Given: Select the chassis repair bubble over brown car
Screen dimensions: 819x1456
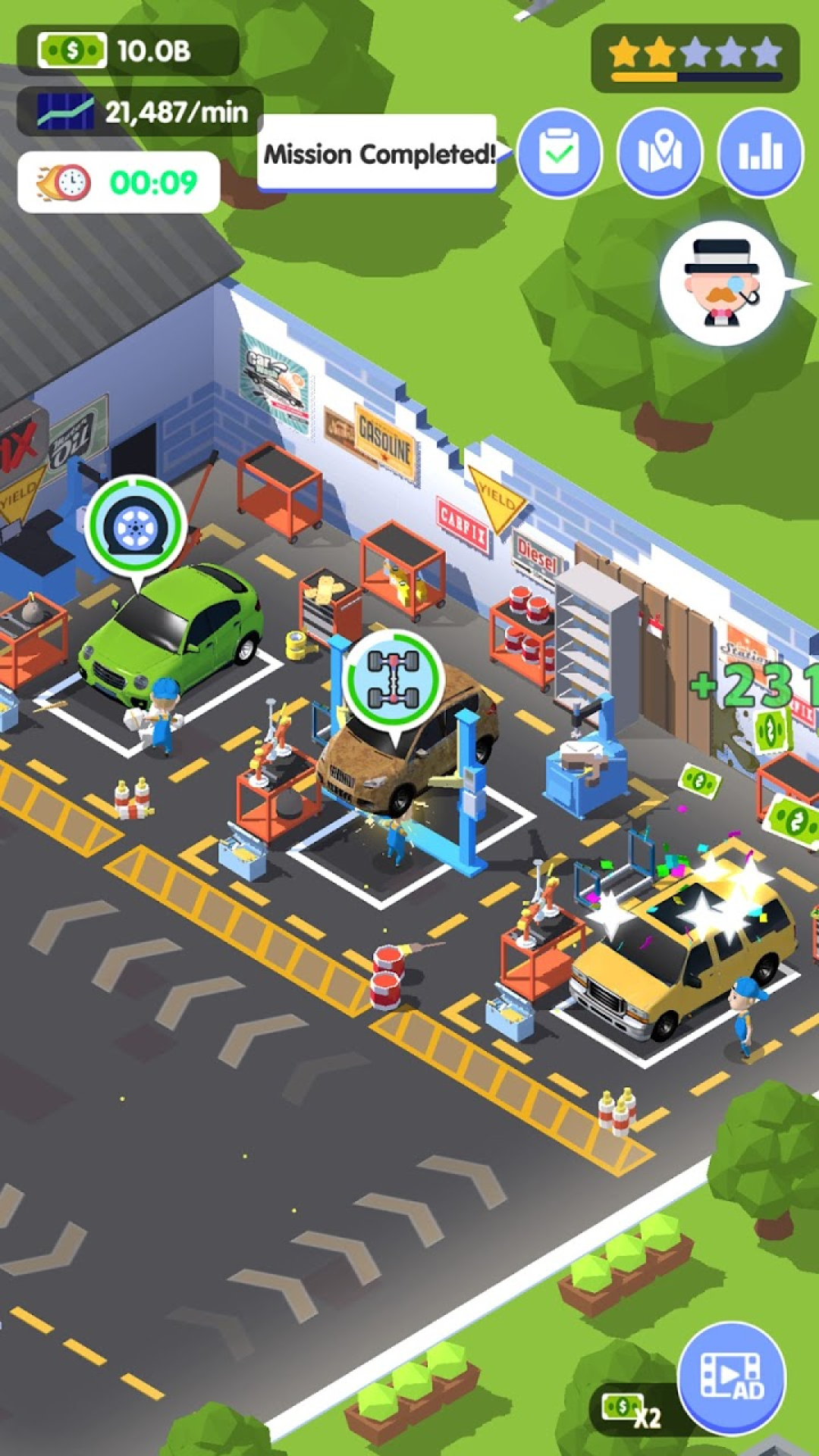Looking at the screenshot, I should [393, 677].
